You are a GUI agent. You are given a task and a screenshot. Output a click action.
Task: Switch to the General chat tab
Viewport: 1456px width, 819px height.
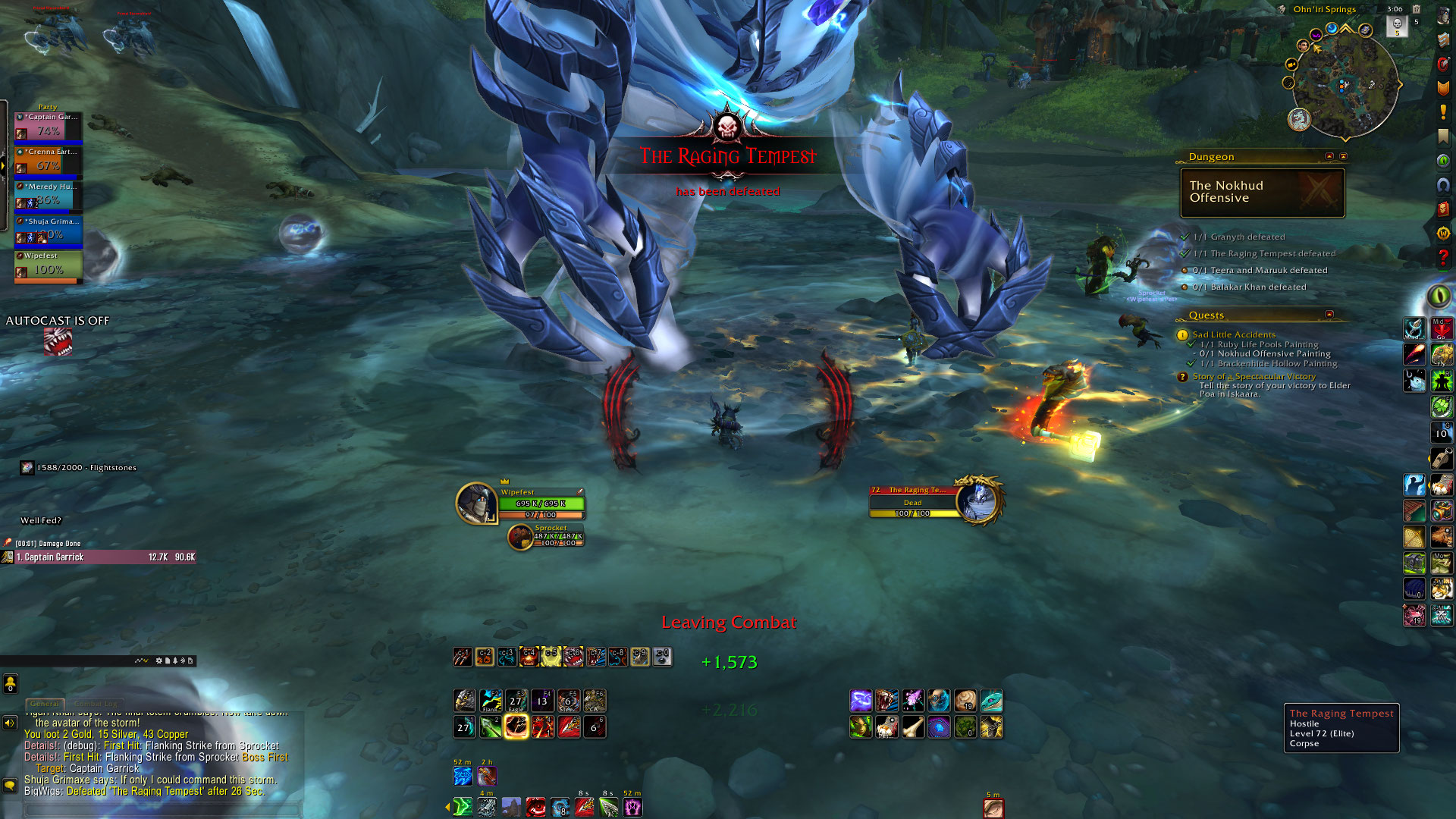click(44, 704)
